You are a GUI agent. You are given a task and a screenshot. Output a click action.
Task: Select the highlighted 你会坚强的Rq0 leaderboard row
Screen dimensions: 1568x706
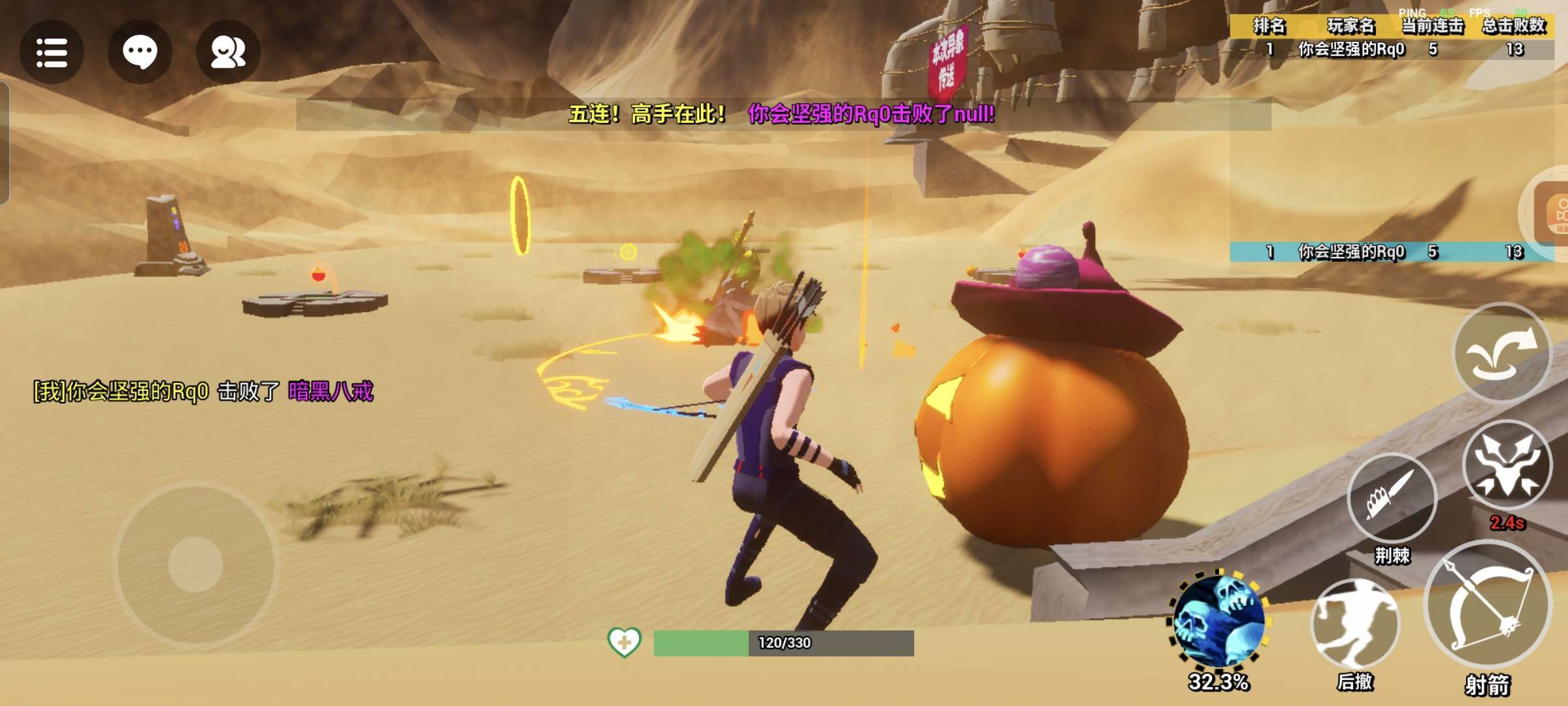coord(1392,252)
